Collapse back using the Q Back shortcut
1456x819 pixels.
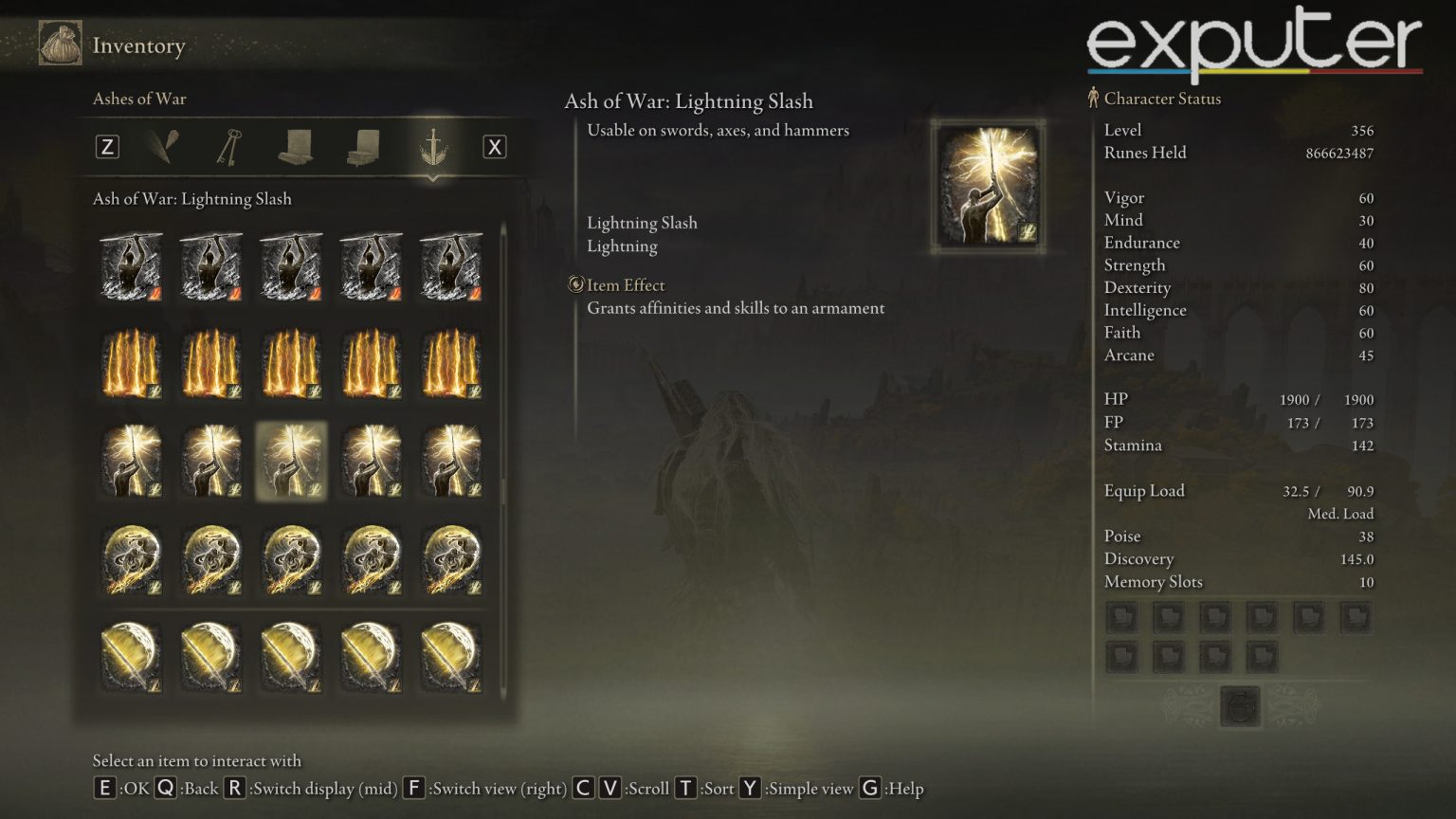tap(166, 788)
